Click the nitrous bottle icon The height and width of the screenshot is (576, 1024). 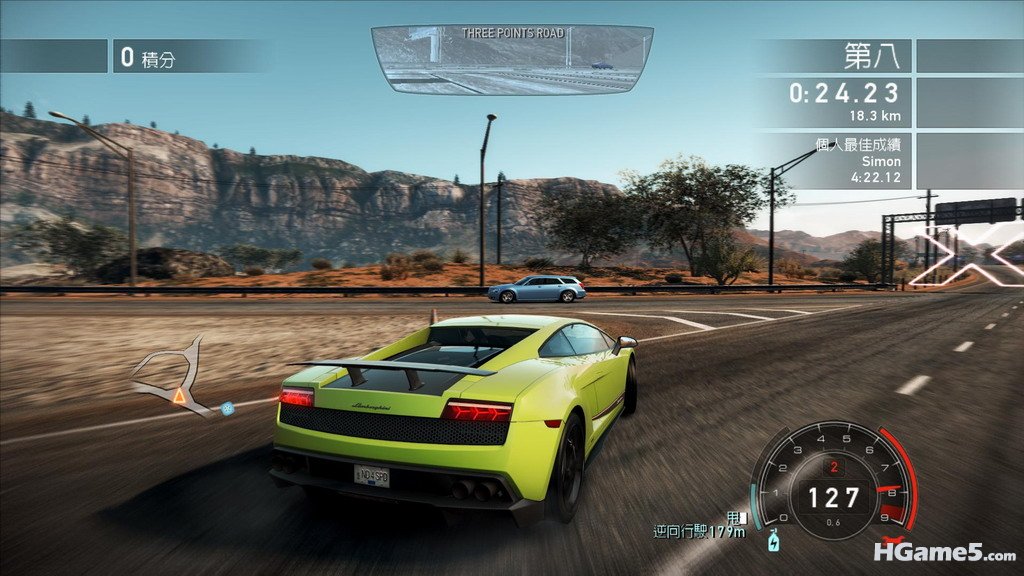[771, 543]
